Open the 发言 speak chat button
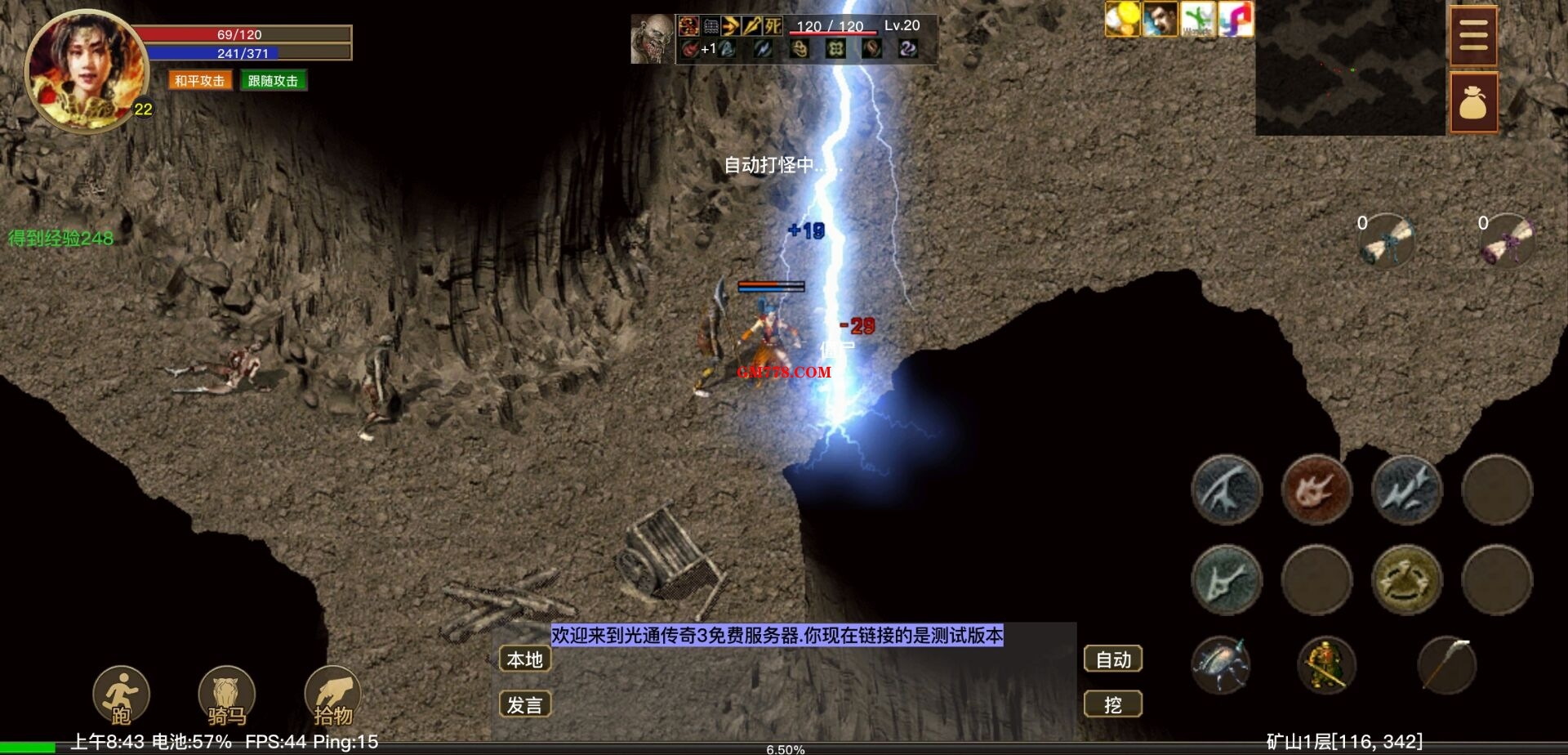Viewport: 1568px width, 755px height. click(524, 704)
